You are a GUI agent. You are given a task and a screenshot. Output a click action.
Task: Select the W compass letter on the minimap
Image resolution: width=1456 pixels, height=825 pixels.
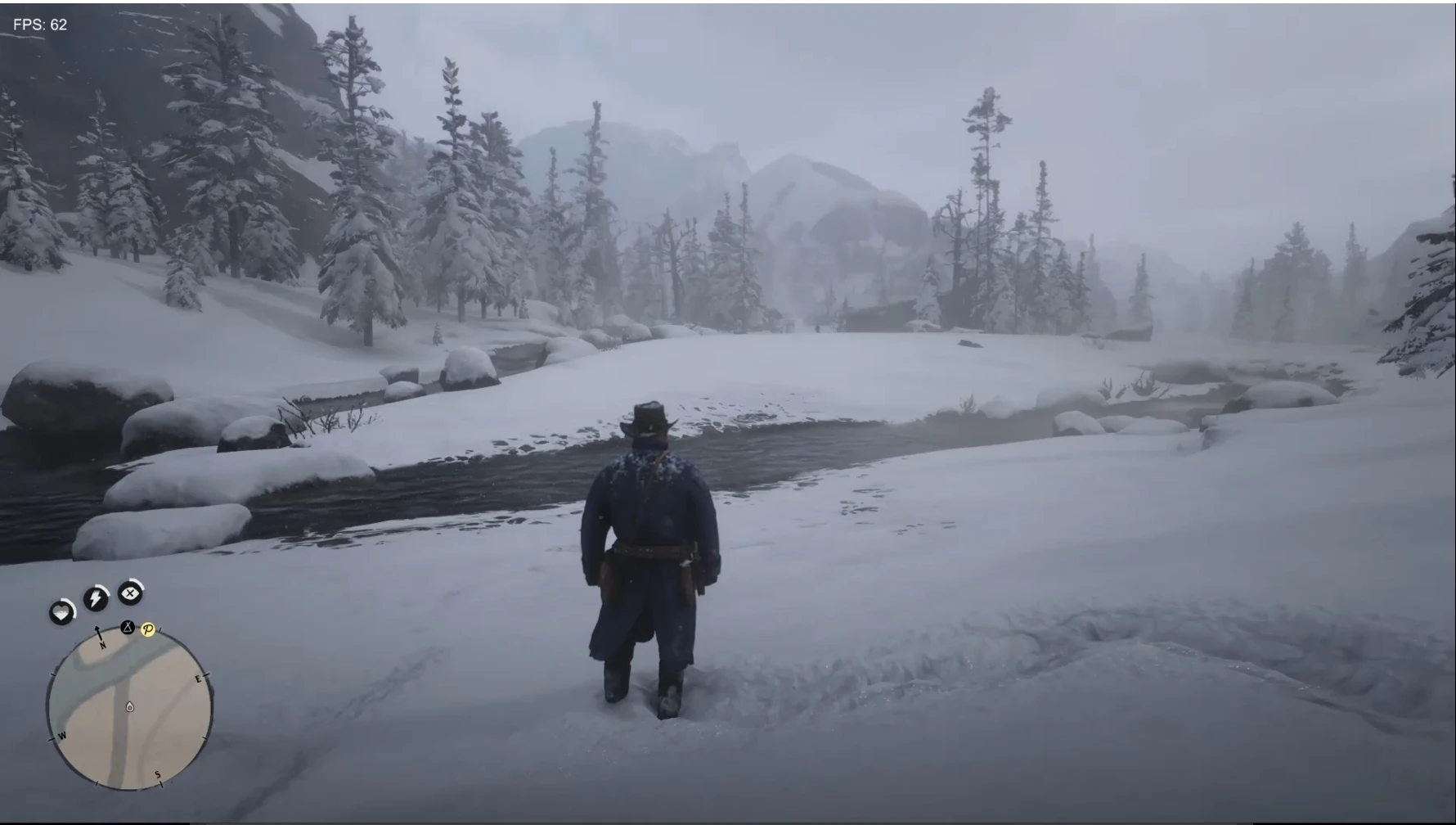61,736
